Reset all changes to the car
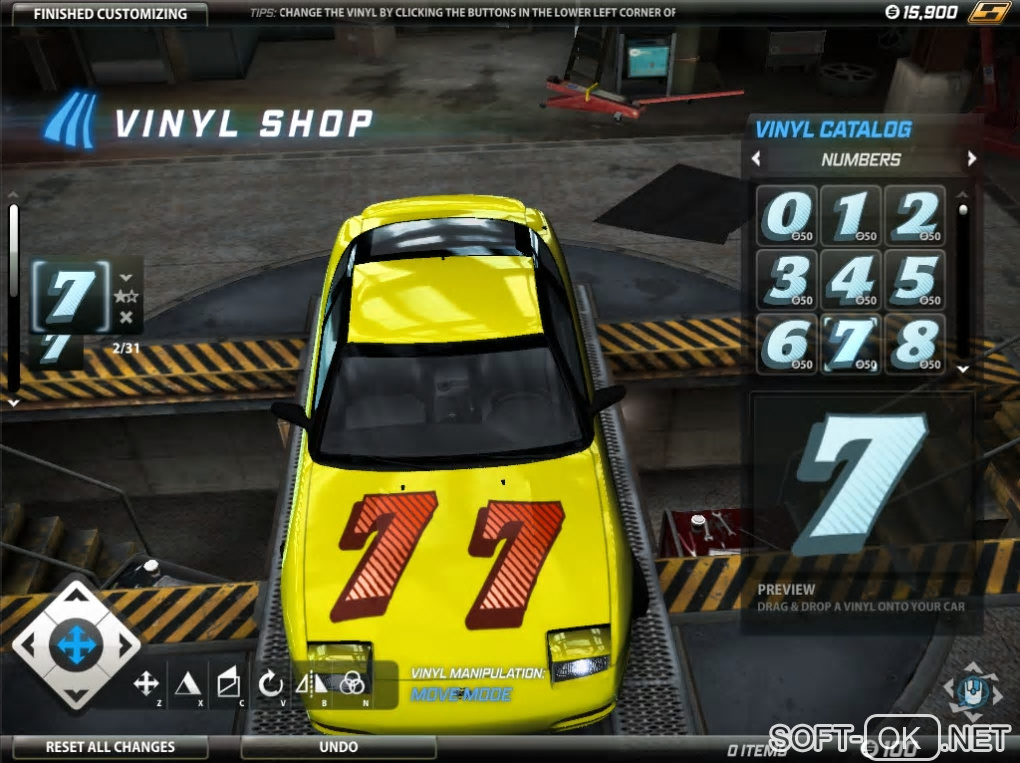 110,747
